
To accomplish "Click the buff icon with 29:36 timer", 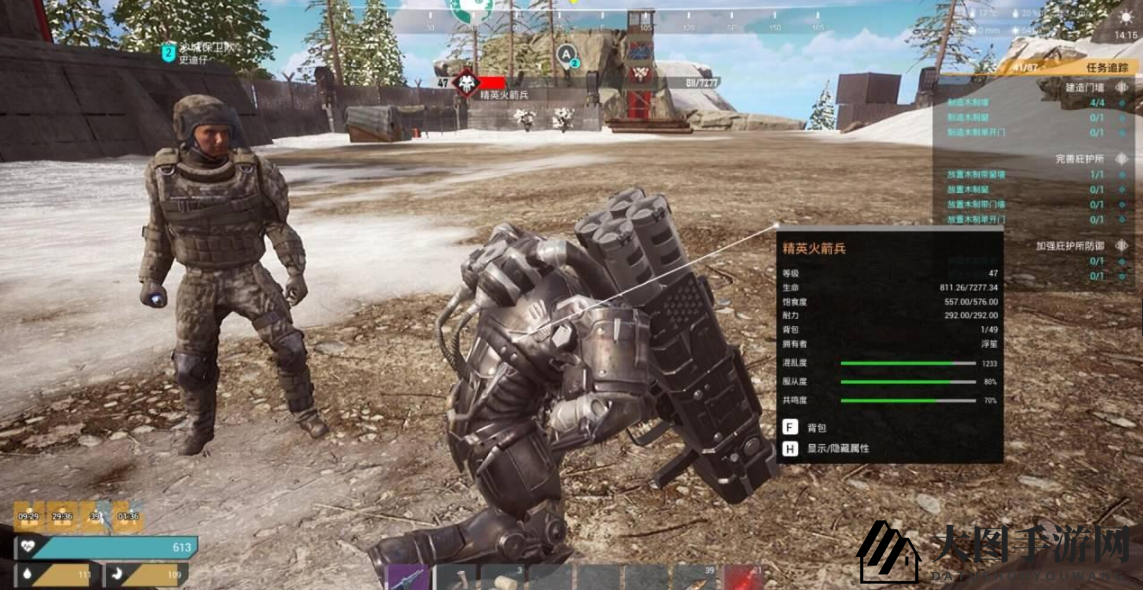I will pos(62,516).
